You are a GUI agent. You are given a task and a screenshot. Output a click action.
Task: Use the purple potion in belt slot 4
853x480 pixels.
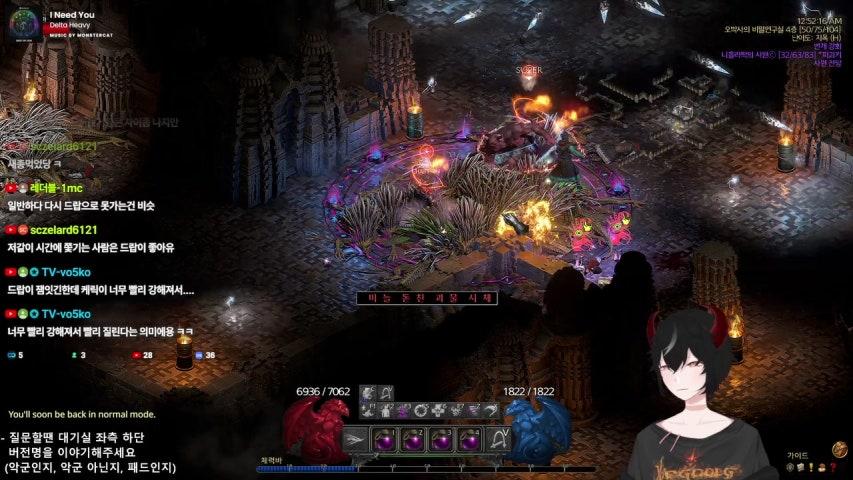[x=469, y=439]
